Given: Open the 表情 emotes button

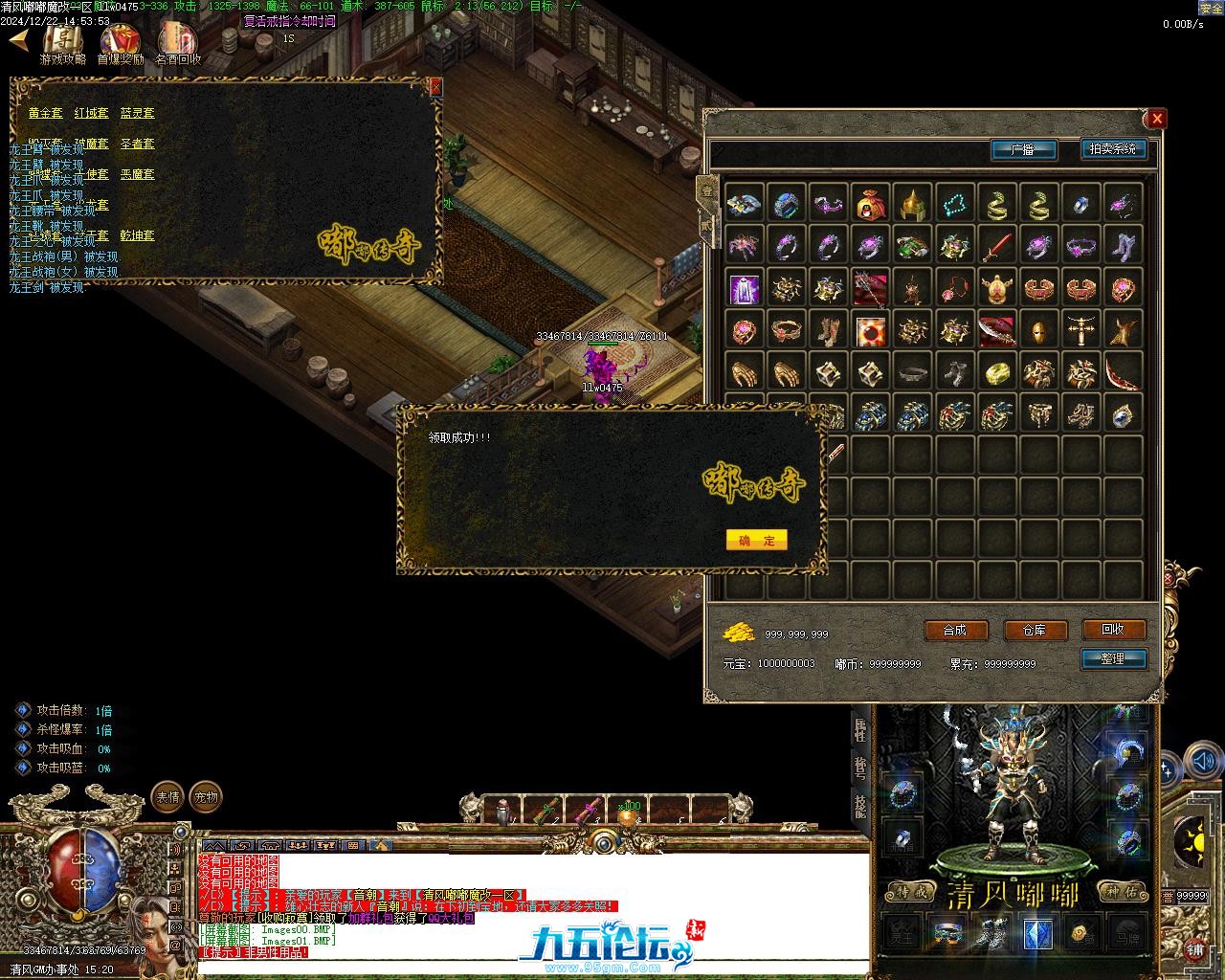Looking at the screenshot, I should (167, 796).
